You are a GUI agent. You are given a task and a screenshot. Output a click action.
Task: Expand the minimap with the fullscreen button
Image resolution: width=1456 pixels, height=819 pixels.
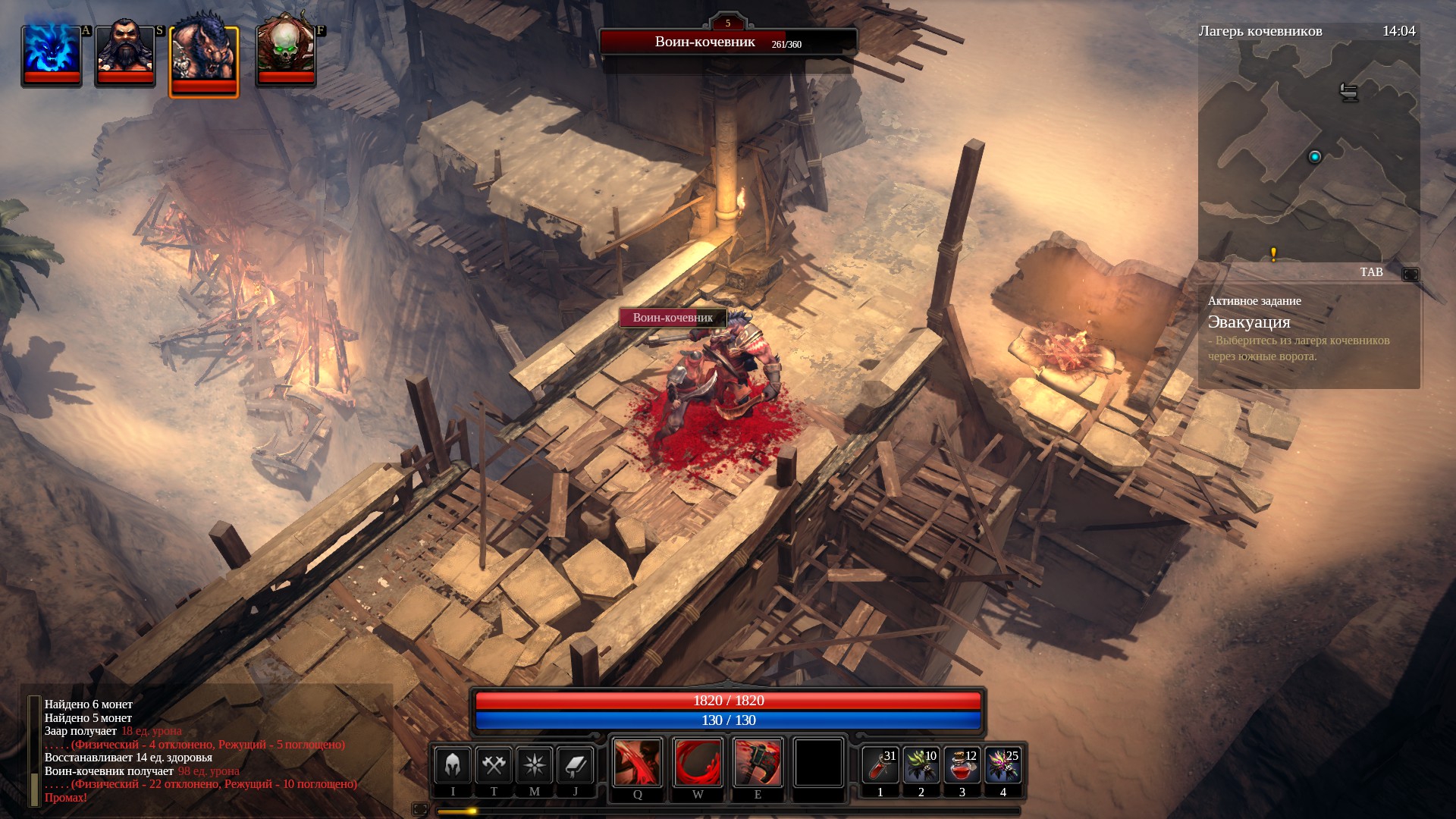point(1410,274)
